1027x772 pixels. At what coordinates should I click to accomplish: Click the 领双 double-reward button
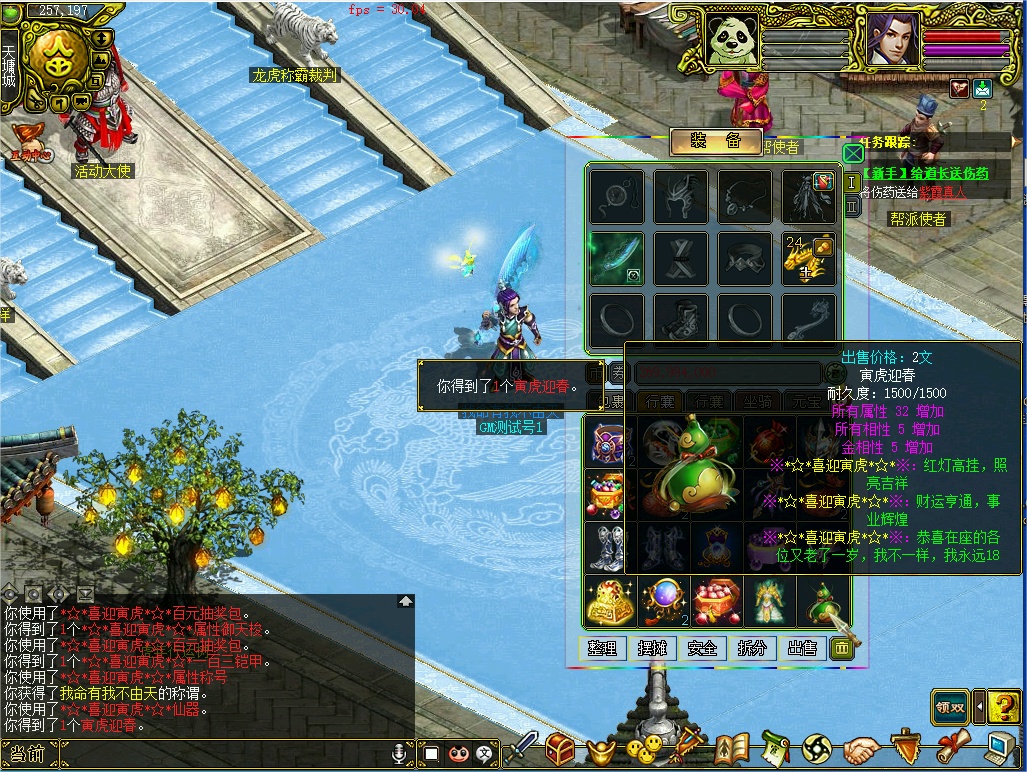[x=950, y=707]
